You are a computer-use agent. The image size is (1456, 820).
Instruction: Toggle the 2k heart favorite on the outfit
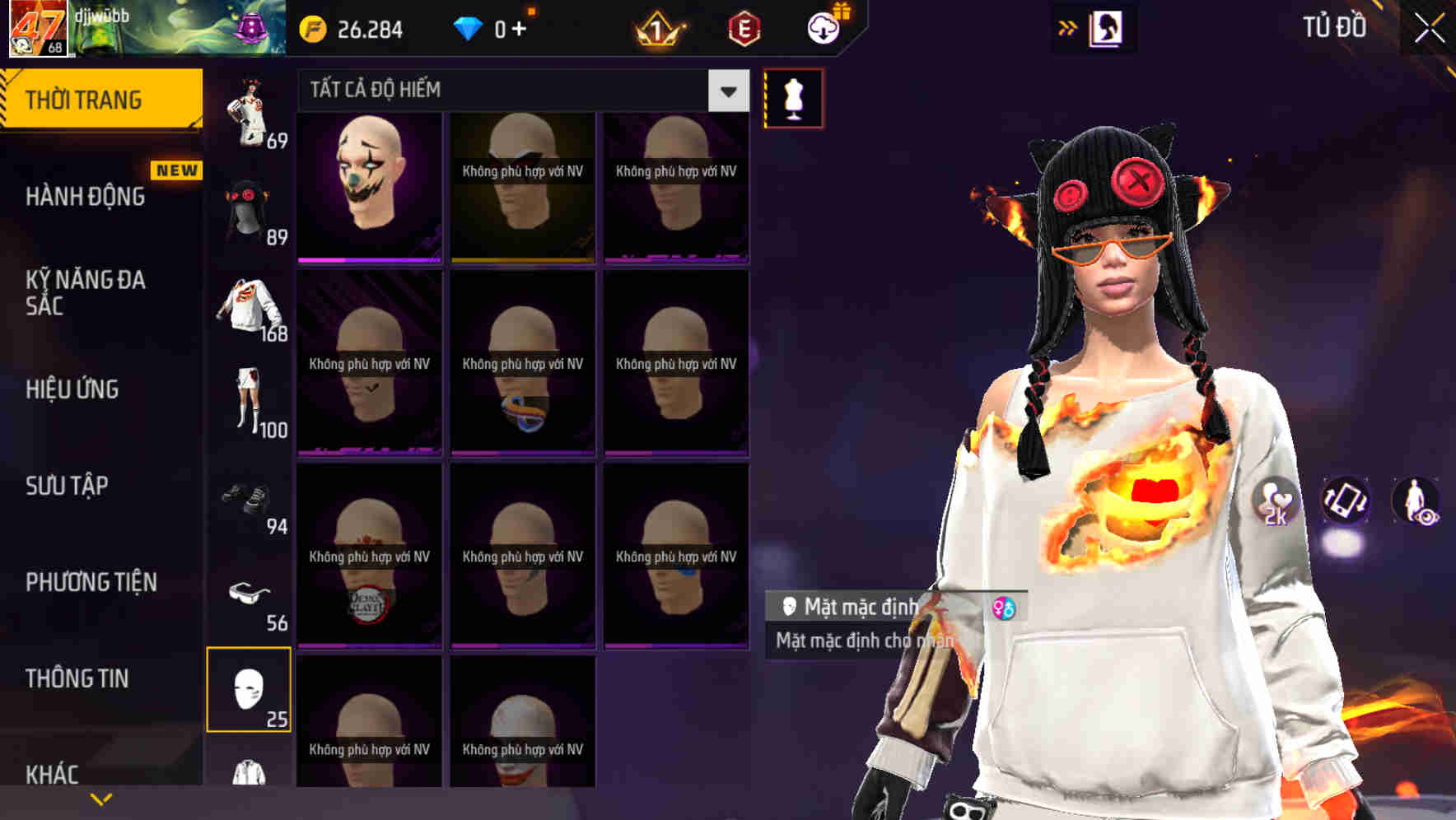coord(1272,502)
